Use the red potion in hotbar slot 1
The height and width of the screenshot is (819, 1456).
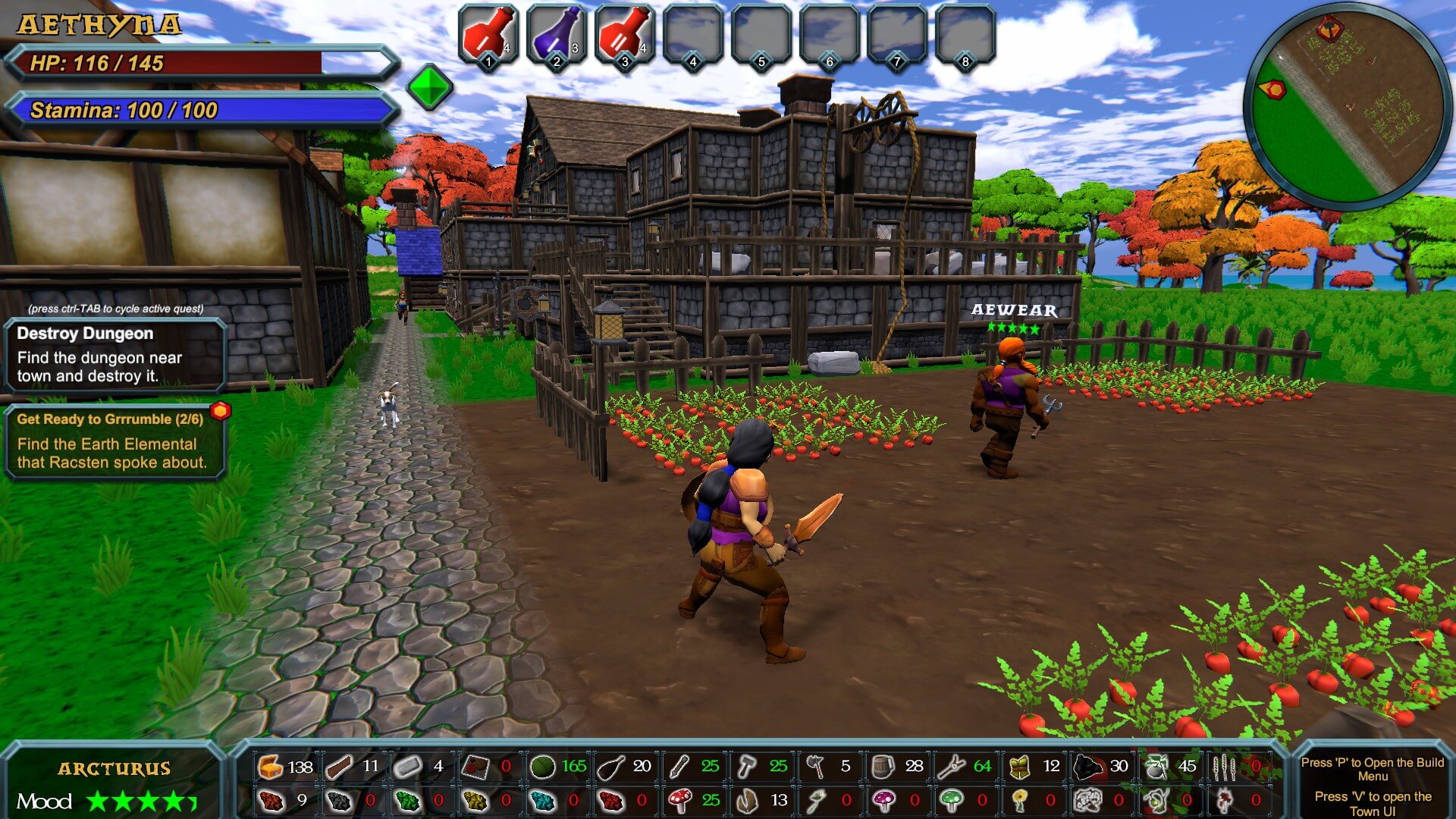coord(488,35)
